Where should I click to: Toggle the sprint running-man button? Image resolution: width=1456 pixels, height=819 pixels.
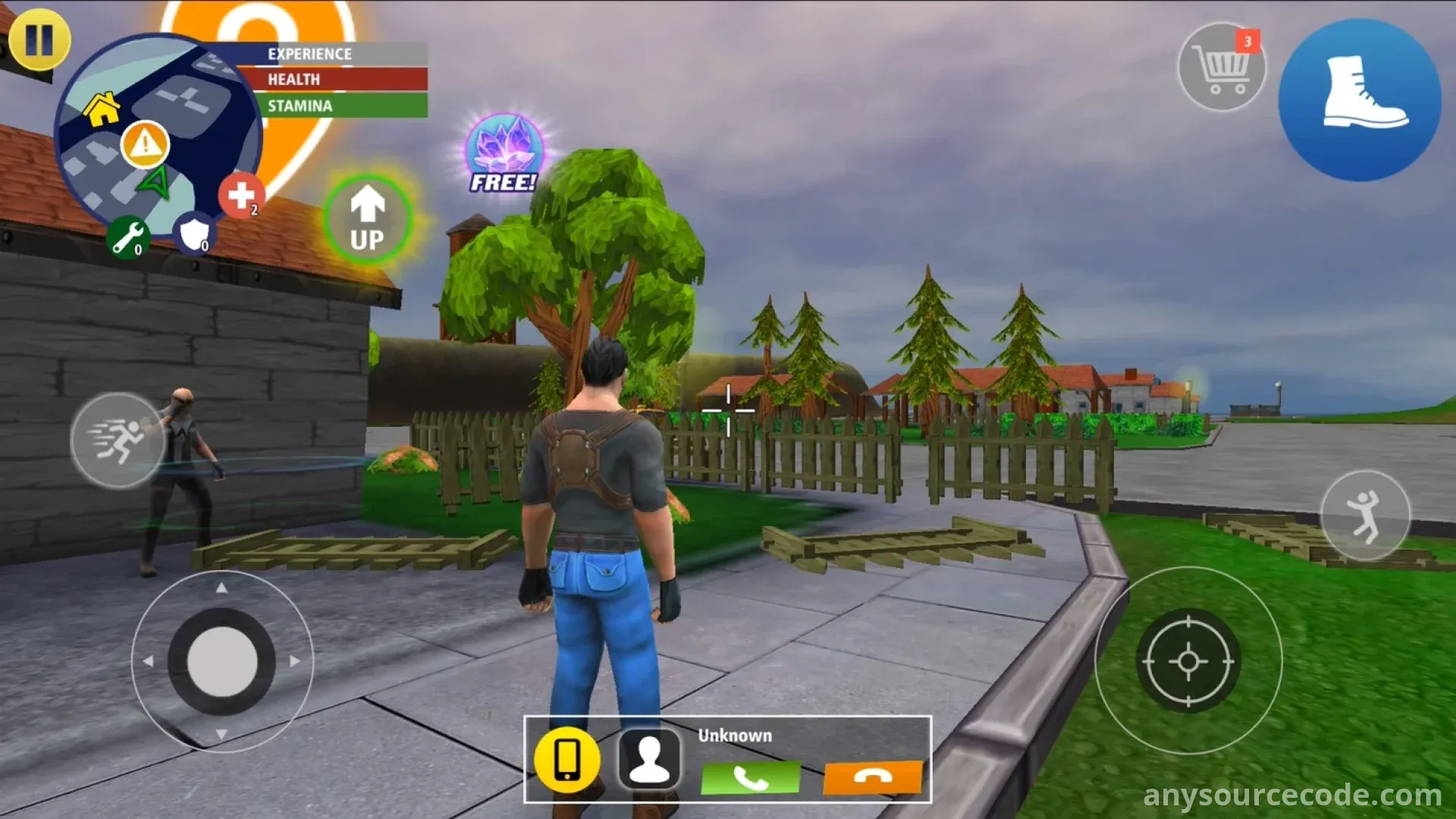118,441
